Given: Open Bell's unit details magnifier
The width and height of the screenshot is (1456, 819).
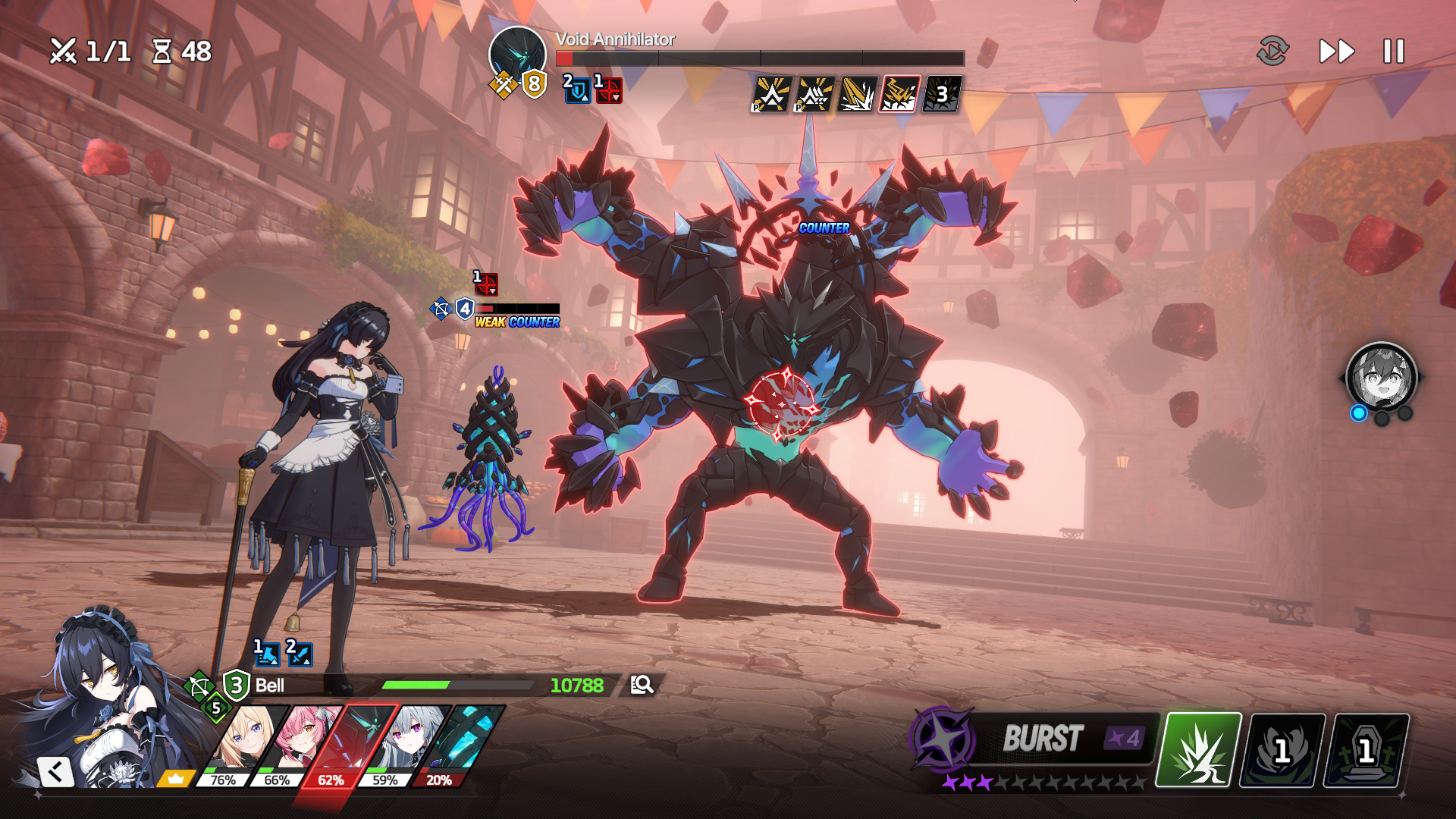Looking at the screenshot, I should tap(642, 685).
